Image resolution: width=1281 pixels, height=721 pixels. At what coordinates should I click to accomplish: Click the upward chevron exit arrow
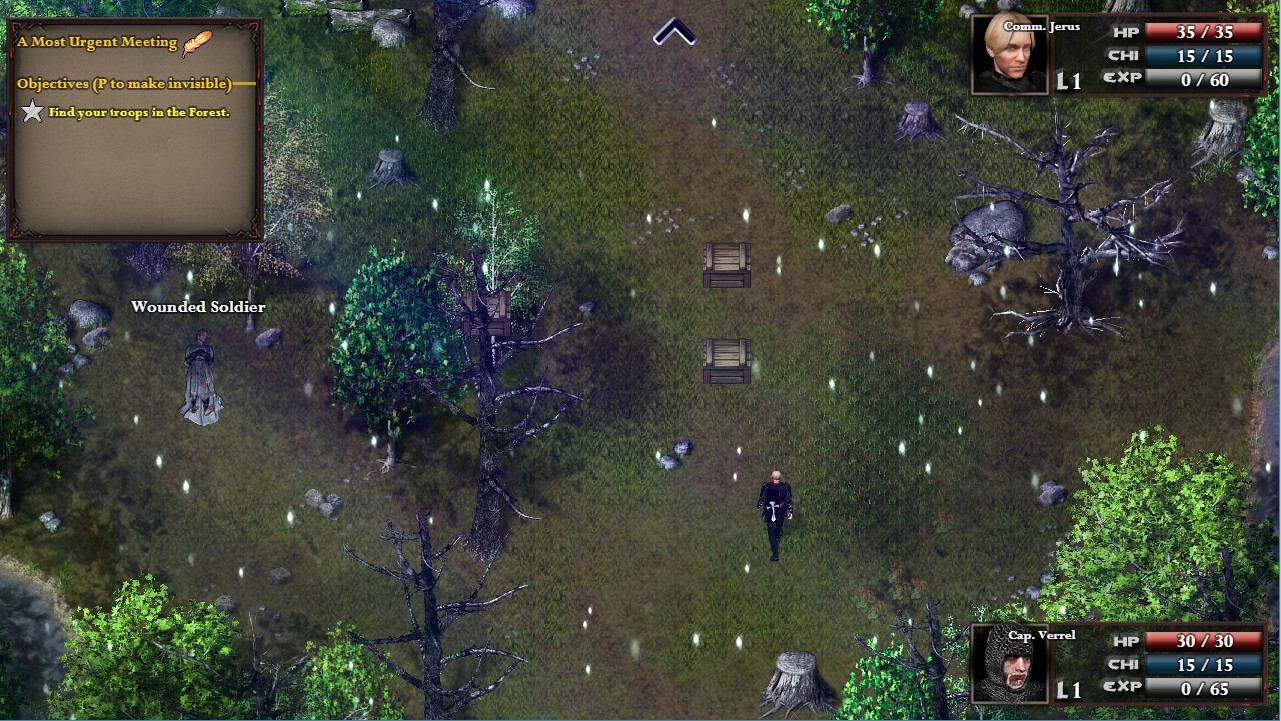coord(674,33)
